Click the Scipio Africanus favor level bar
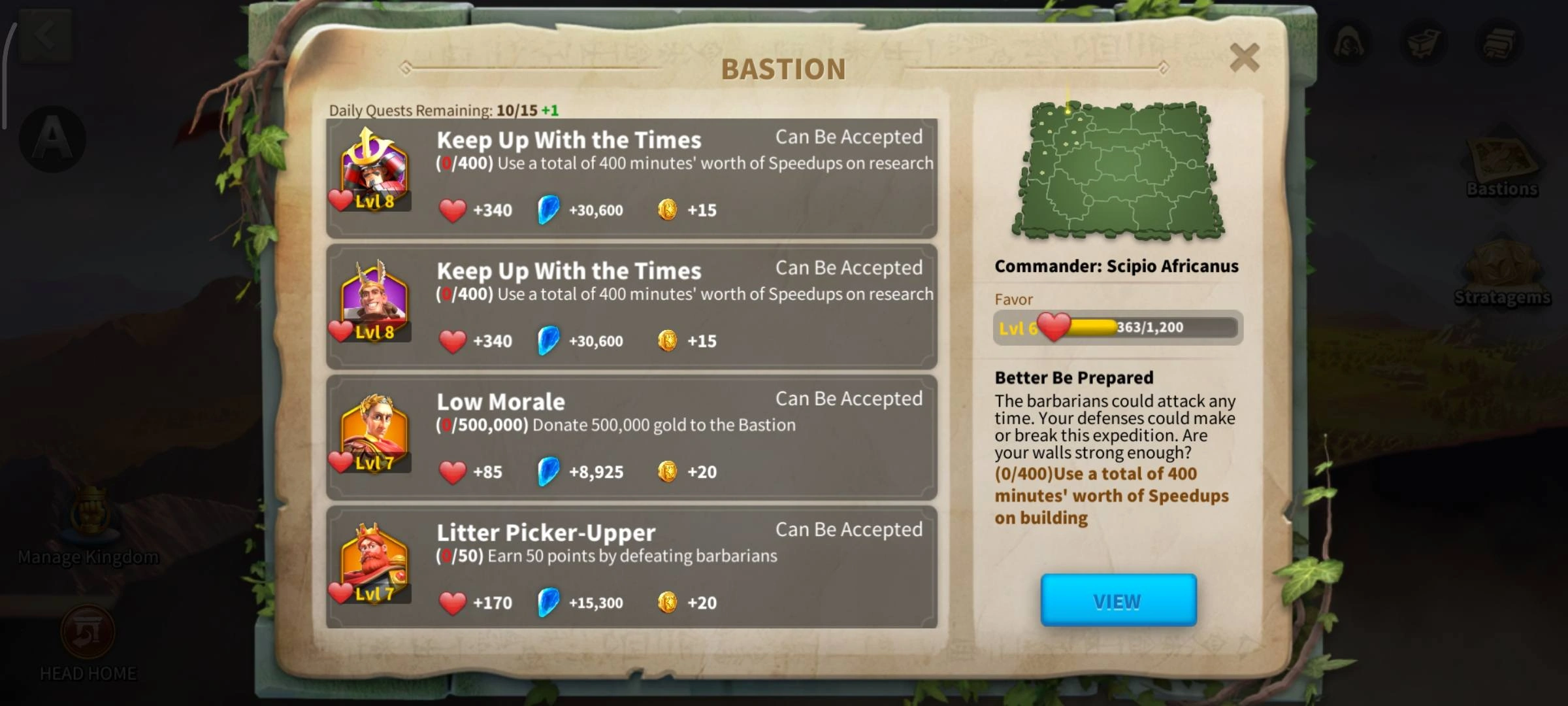Viewport: 1568px width, 706px height. [1118, 327]
